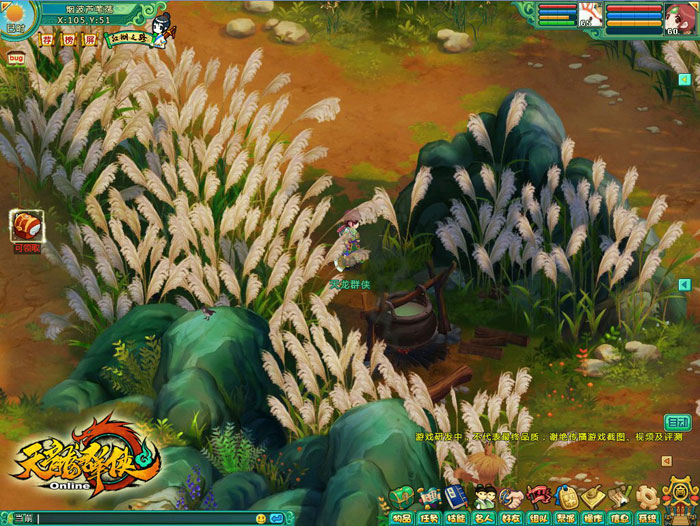Open the 任务 quest scroll
The height and width of the screenshot is (526, 700).
coord(428,499)
